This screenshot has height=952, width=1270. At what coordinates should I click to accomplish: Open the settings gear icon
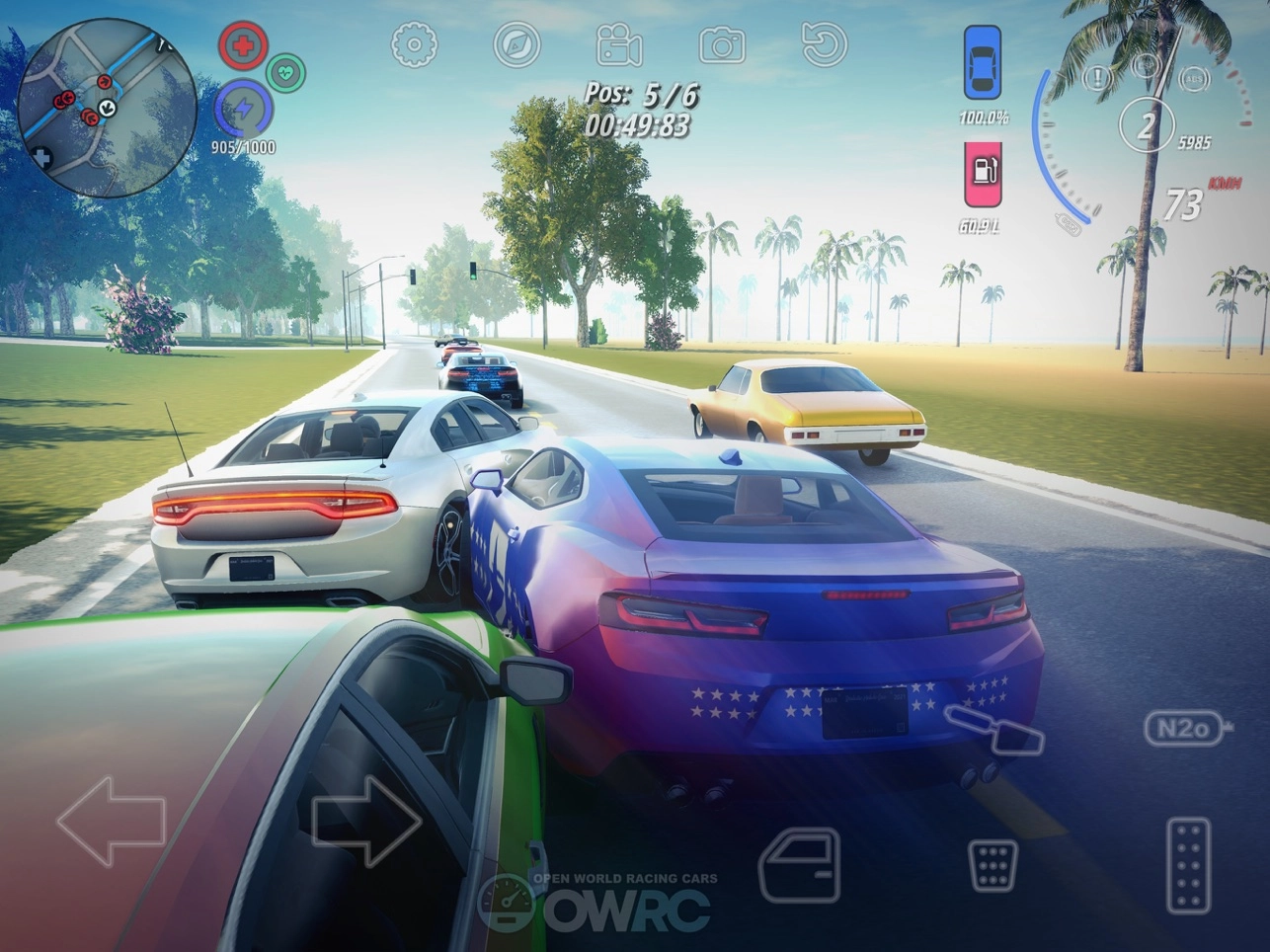(x=415, y=44)
